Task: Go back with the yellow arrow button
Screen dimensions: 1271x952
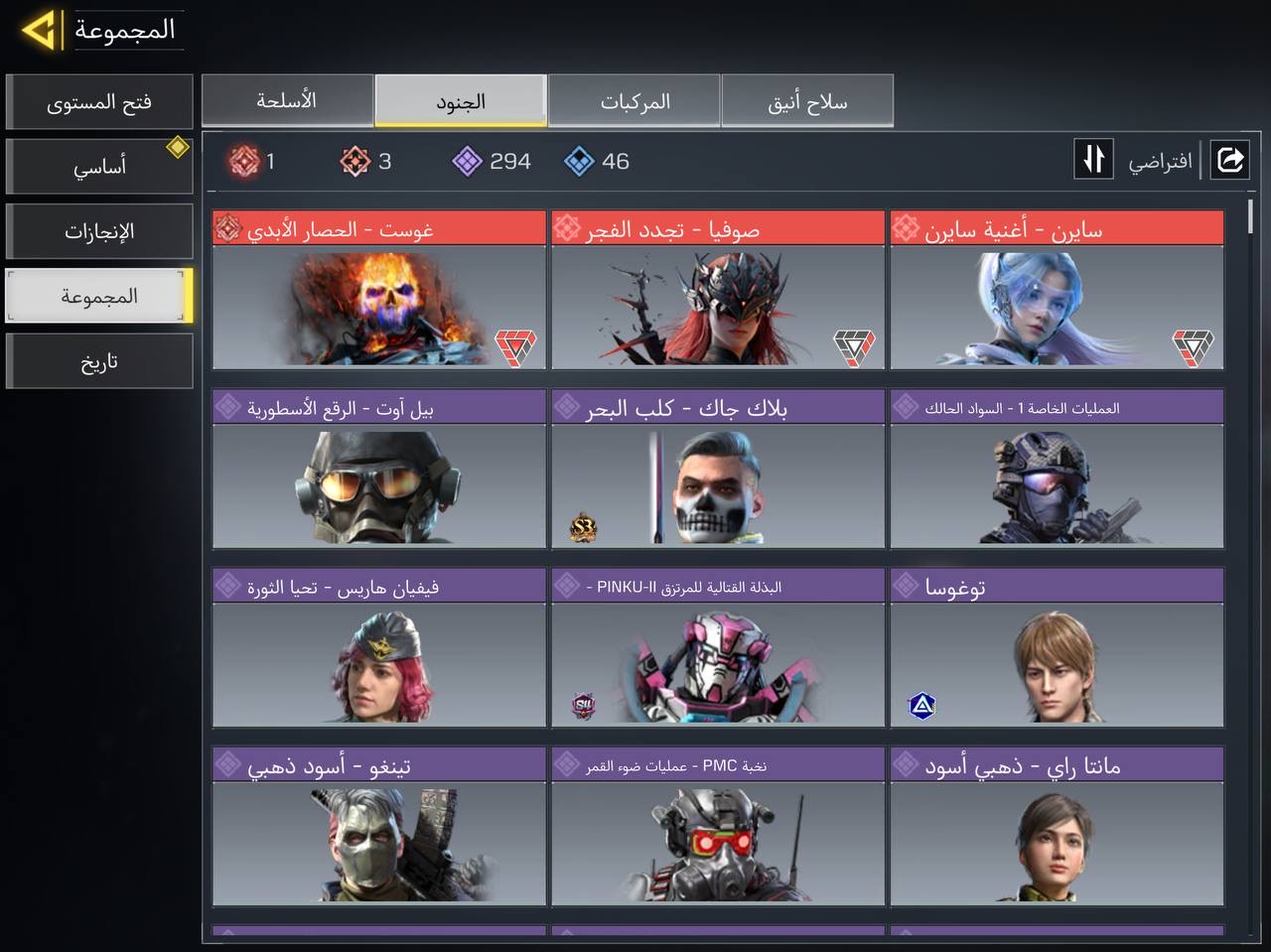Action: point(40,30)
